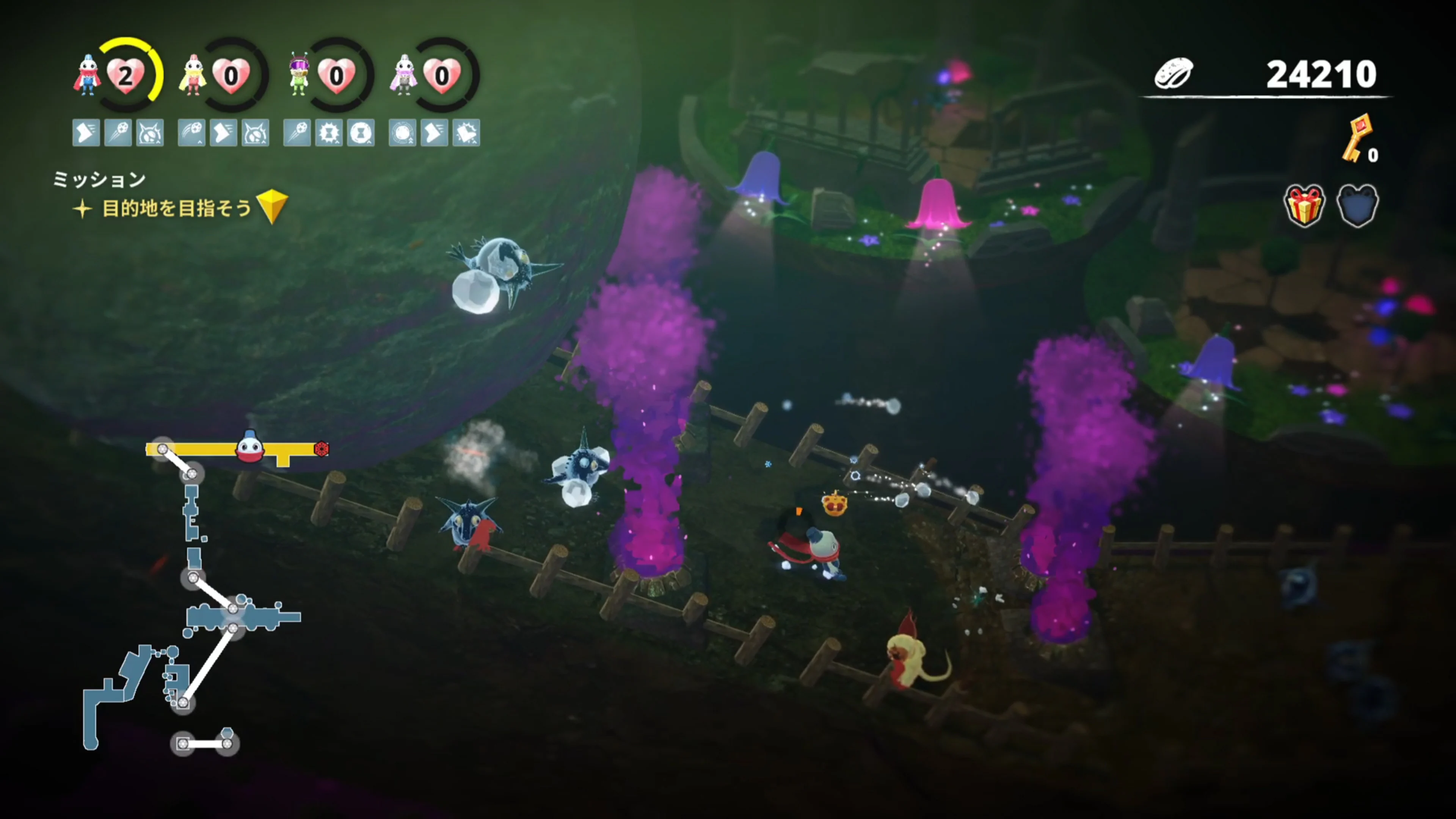The width and height of the screenshot is (1456, 819).
Task: Click the glowing orb skill icon of player four
Action: tap(402, 133)
